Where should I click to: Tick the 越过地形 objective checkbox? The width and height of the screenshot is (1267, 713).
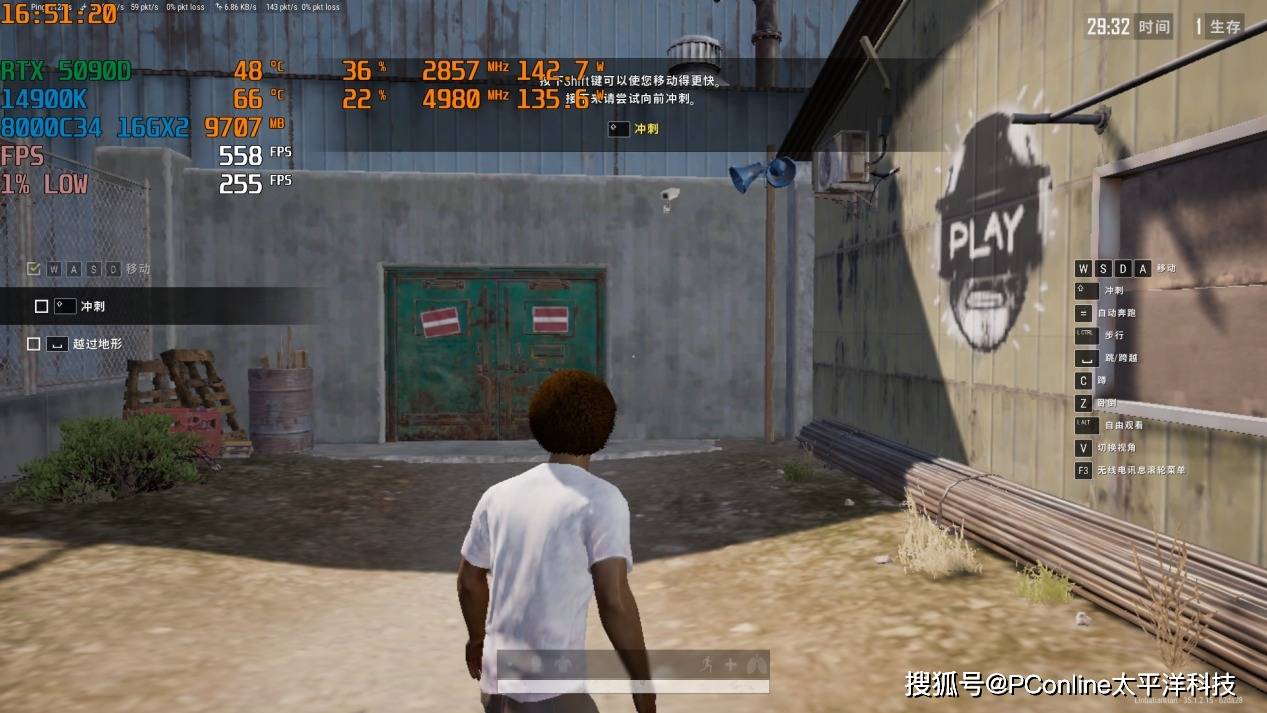[34, 344]
